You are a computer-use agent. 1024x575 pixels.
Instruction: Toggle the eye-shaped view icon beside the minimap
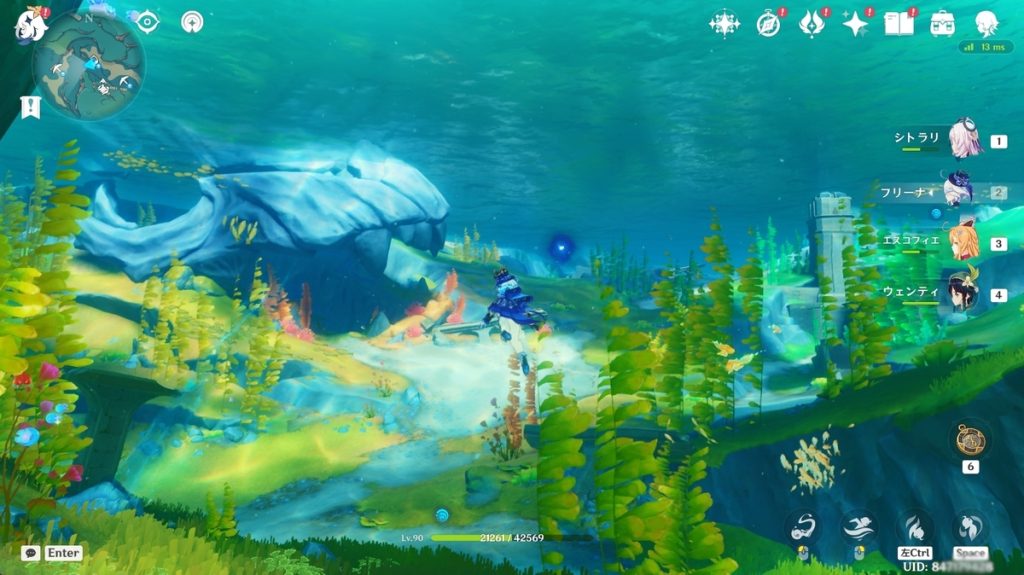148,21
